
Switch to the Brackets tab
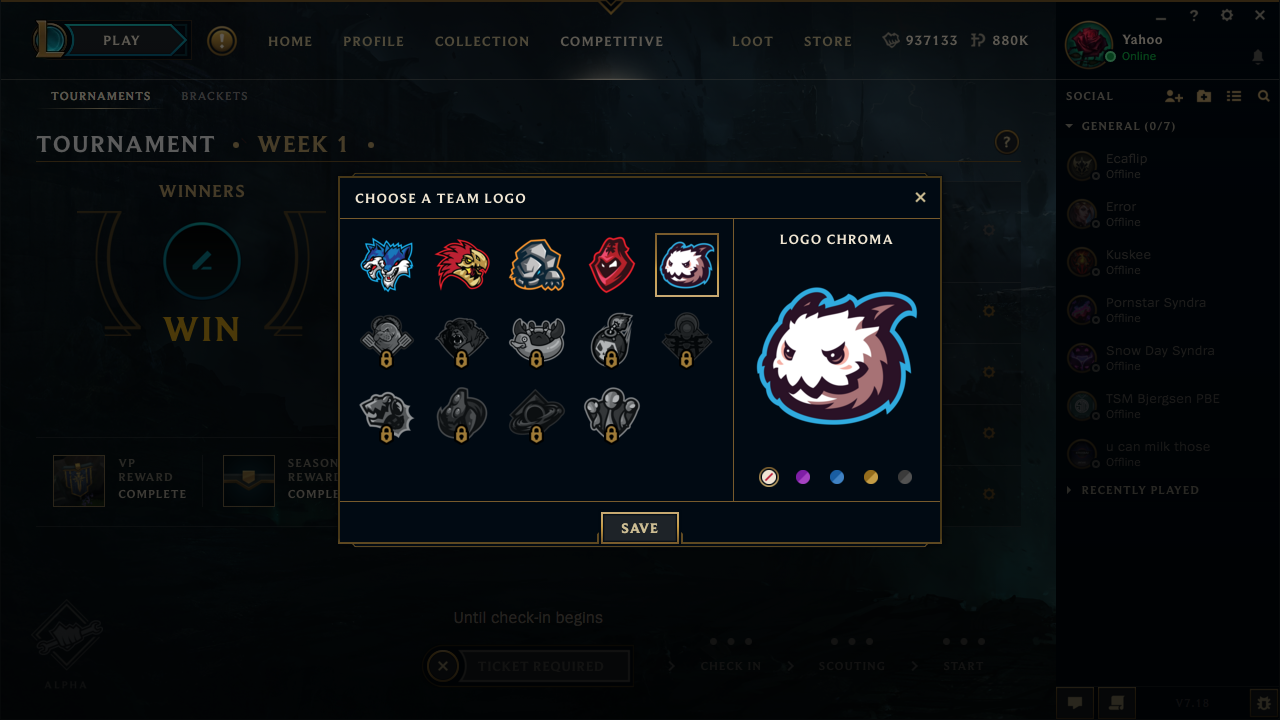coord(214,96)
